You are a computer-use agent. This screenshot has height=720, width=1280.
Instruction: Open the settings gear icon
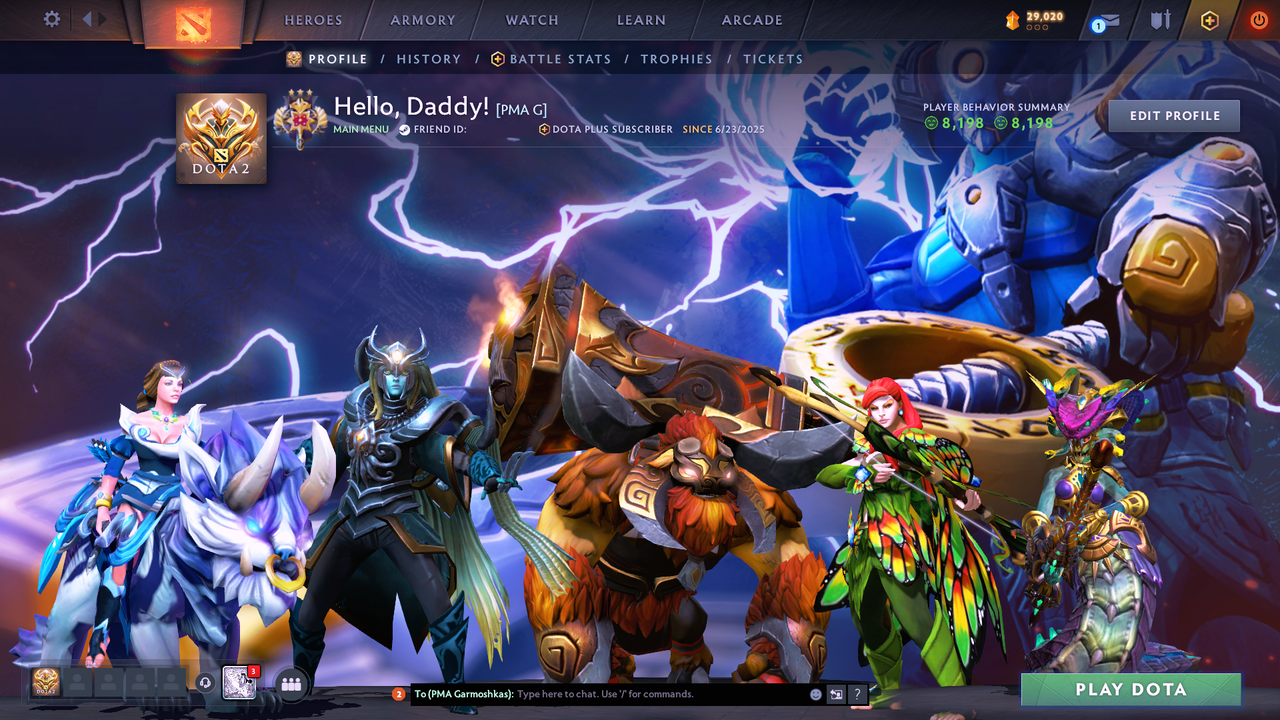click(x=50, y=18)
